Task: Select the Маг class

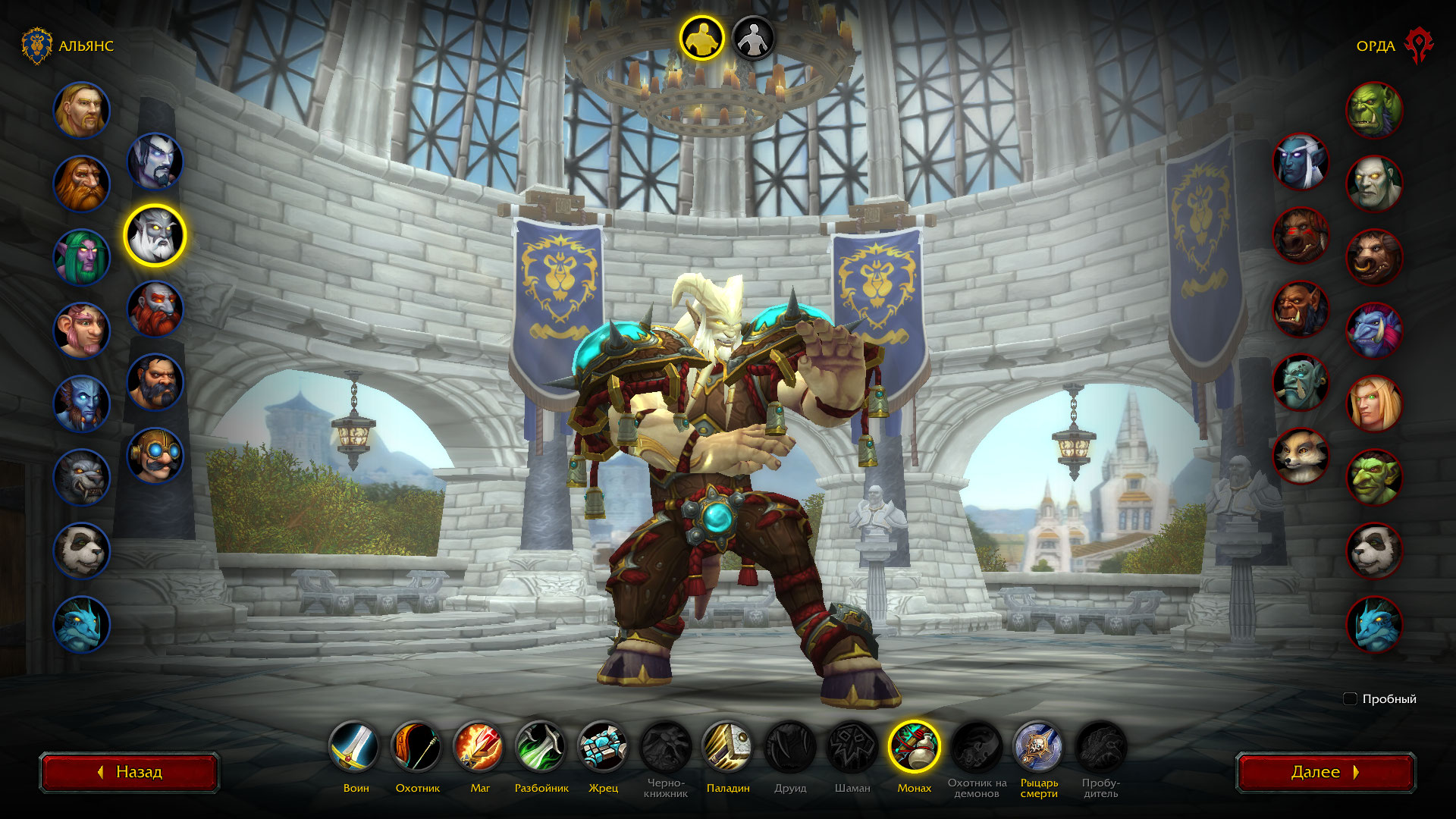Action: tap(479, 747)
